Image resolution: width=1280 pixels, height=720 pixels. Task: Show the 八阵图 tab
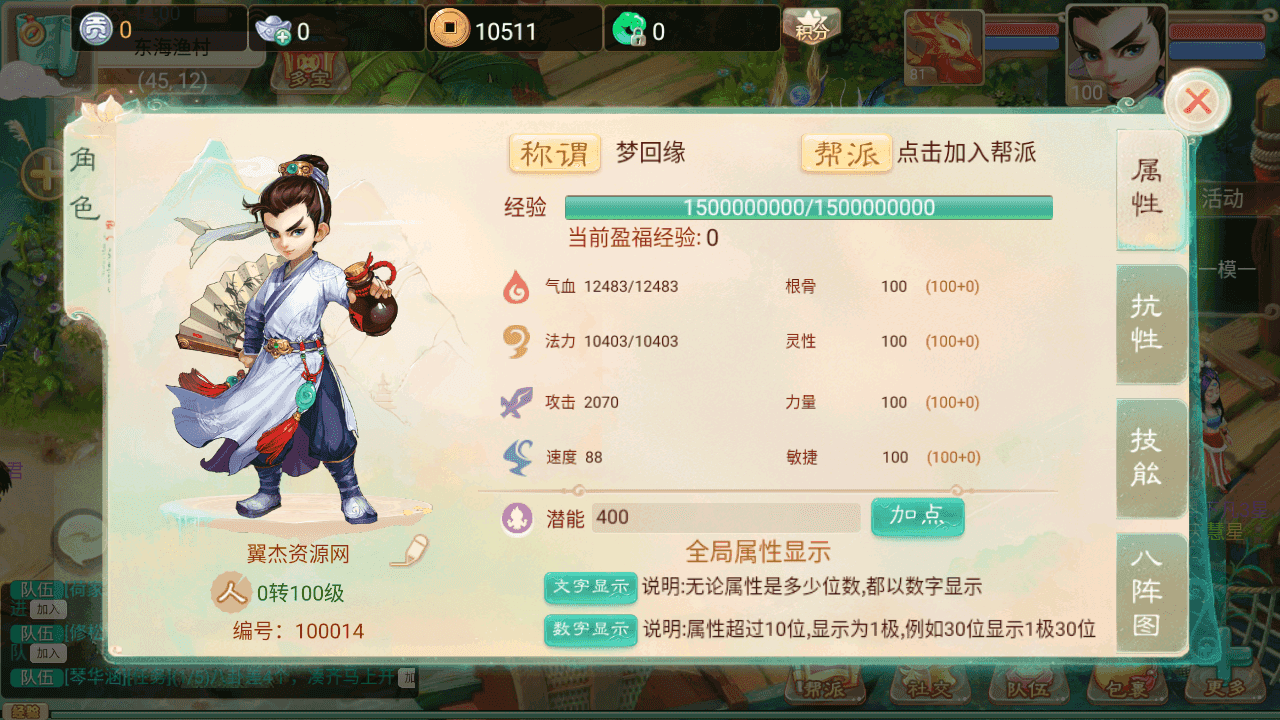(1147, 590)
